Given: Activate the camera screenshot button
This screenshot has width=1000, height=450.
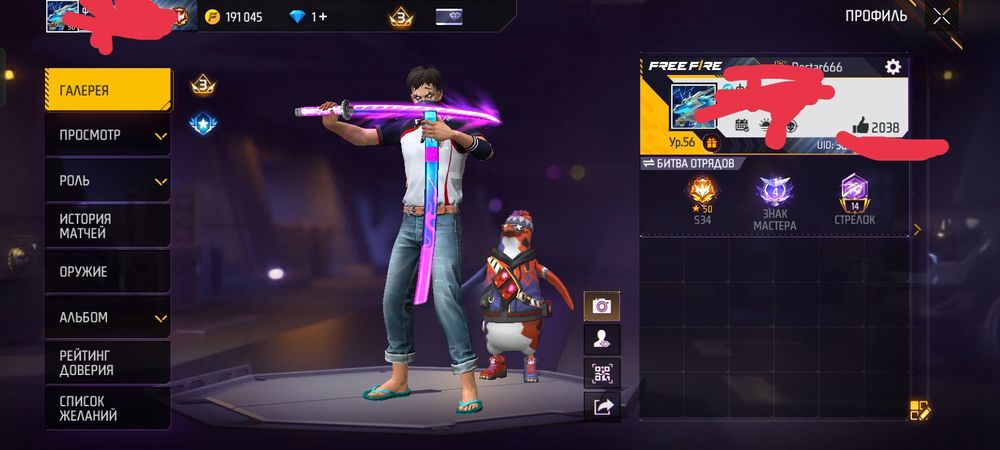Looking at the screenshot, I should 602,306.
